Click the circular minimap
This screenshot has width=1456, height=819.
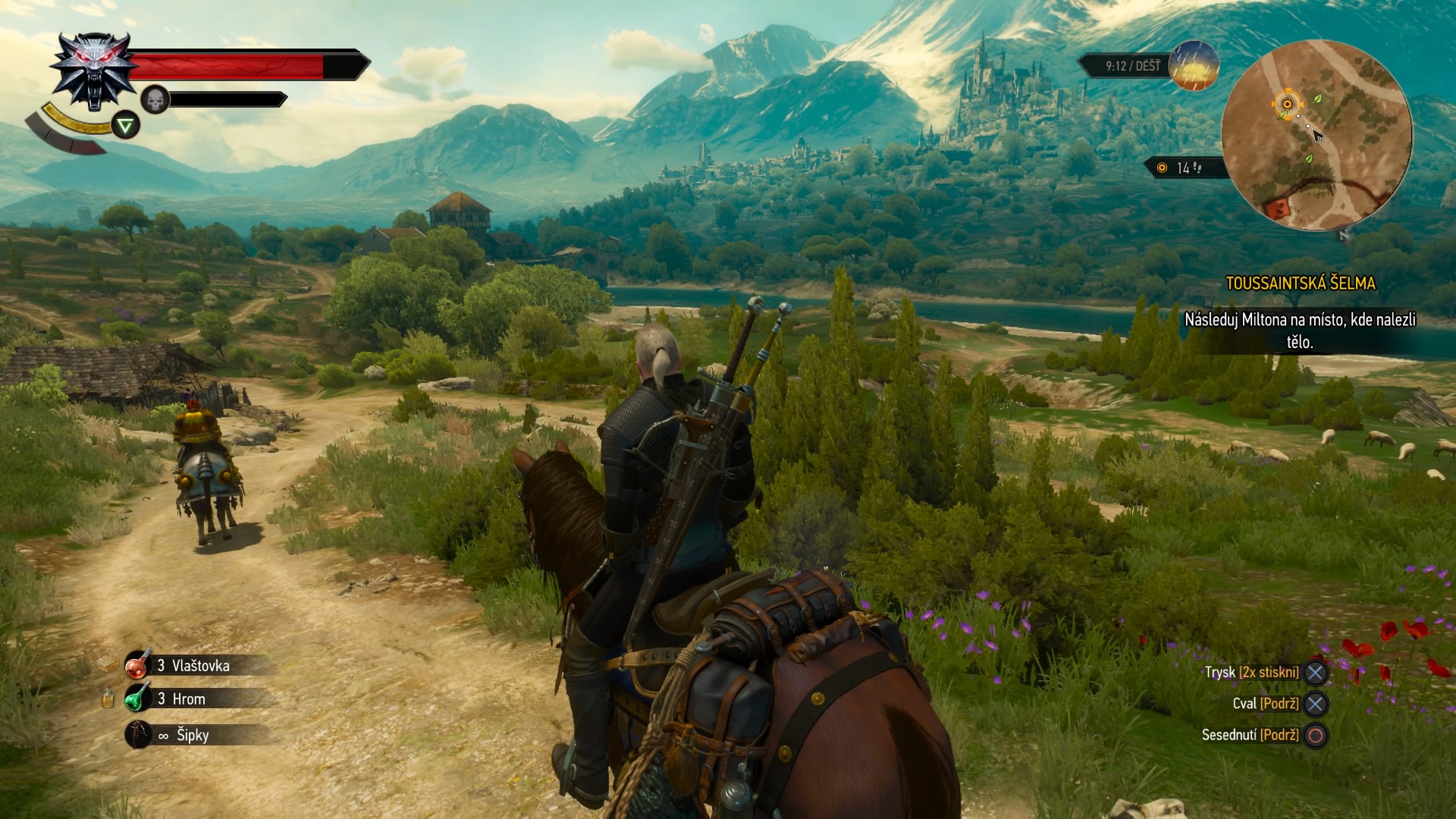[x=1316, y=136]
